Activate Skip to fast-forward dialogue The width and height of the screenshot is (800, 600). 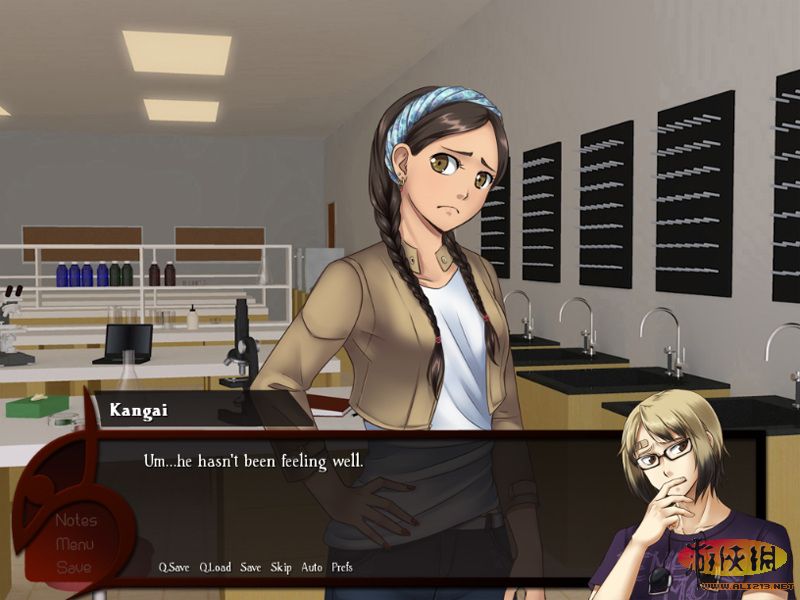pos(281,567)
